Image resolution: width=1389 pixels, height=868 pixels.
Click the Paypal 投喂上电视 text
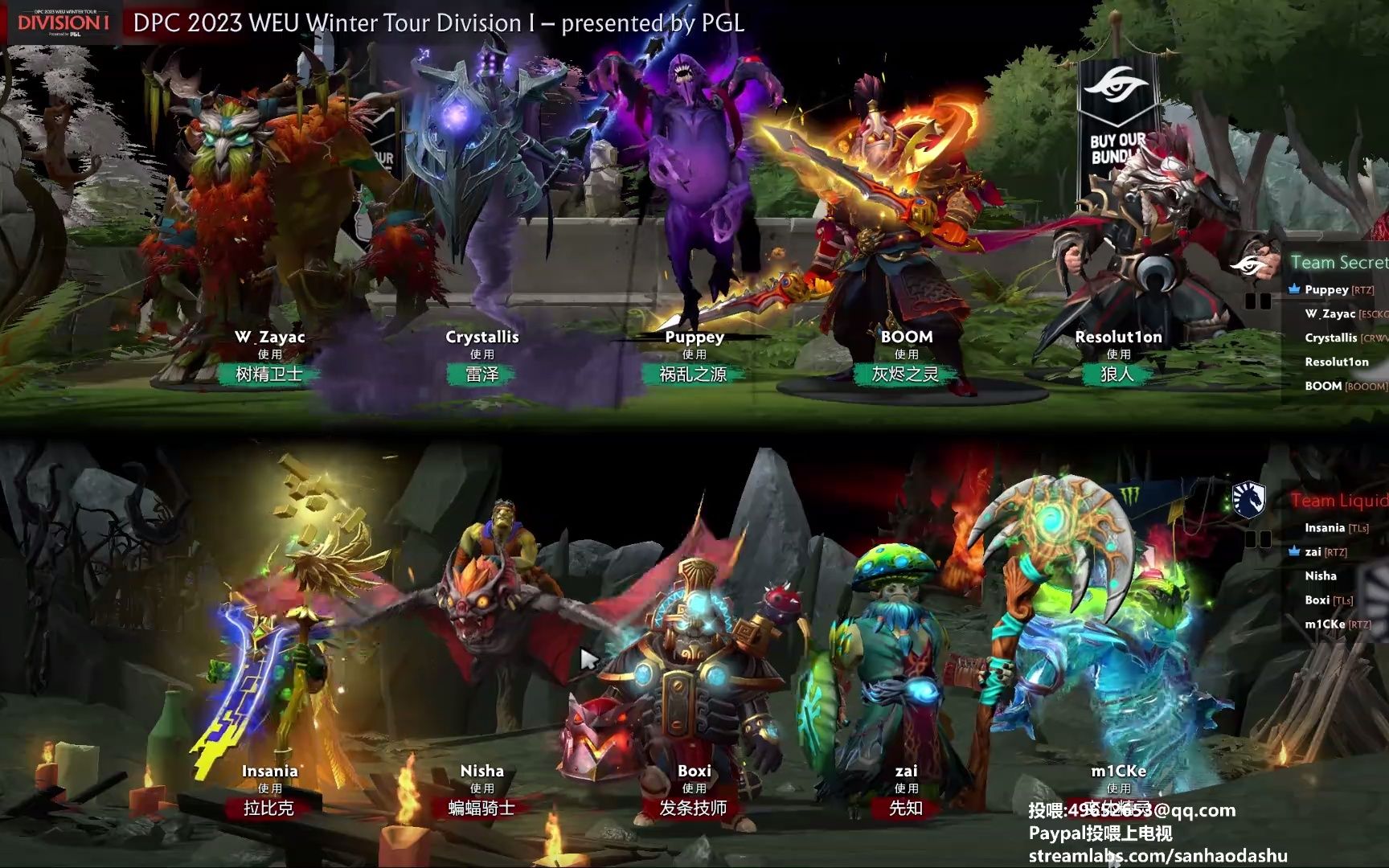[x=1101, y=834]
